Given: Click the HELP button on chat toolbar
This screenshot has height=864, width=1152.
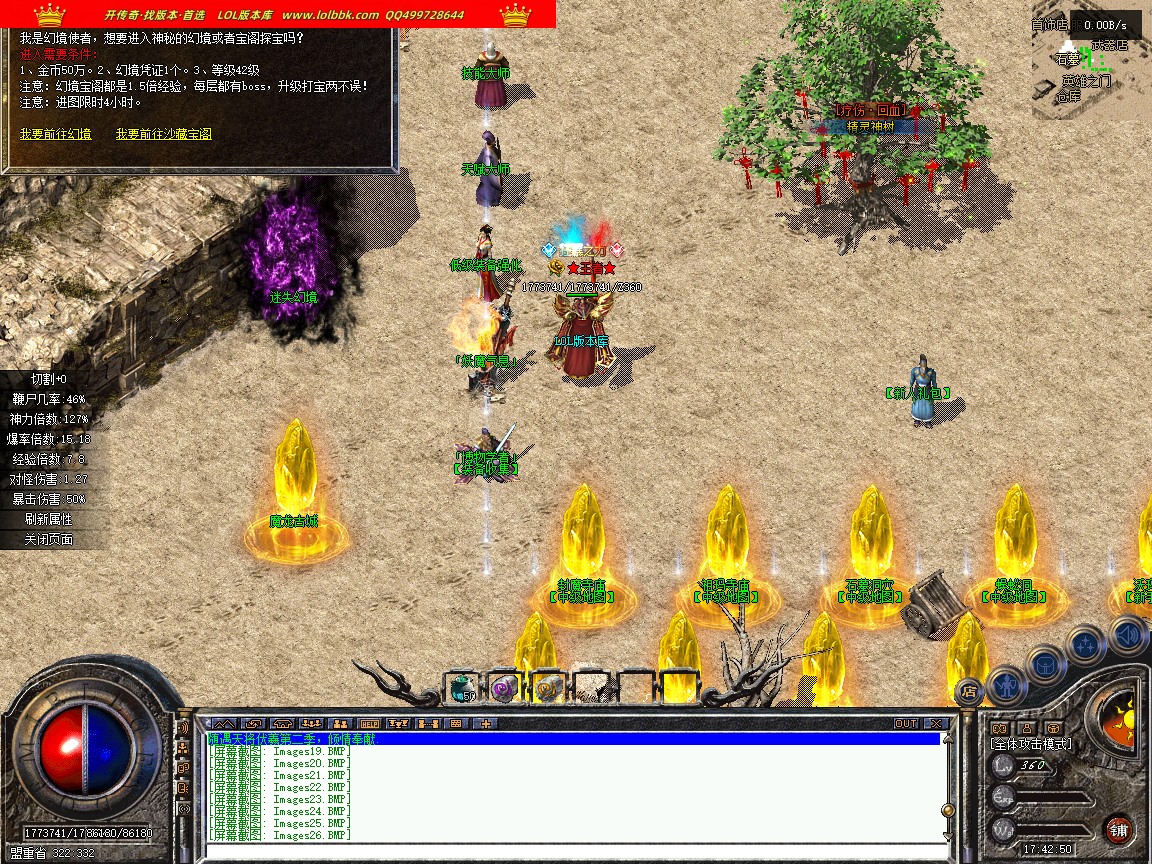Looking at the screenshot, I should click(369, 723).
